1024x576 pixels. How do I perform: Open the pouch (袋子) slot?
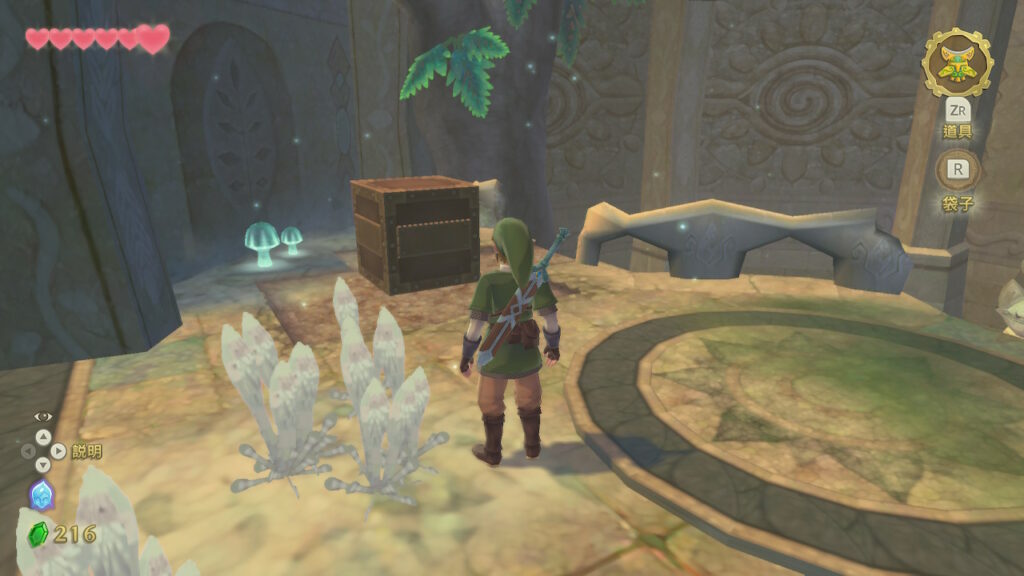[x=957, y=170]
